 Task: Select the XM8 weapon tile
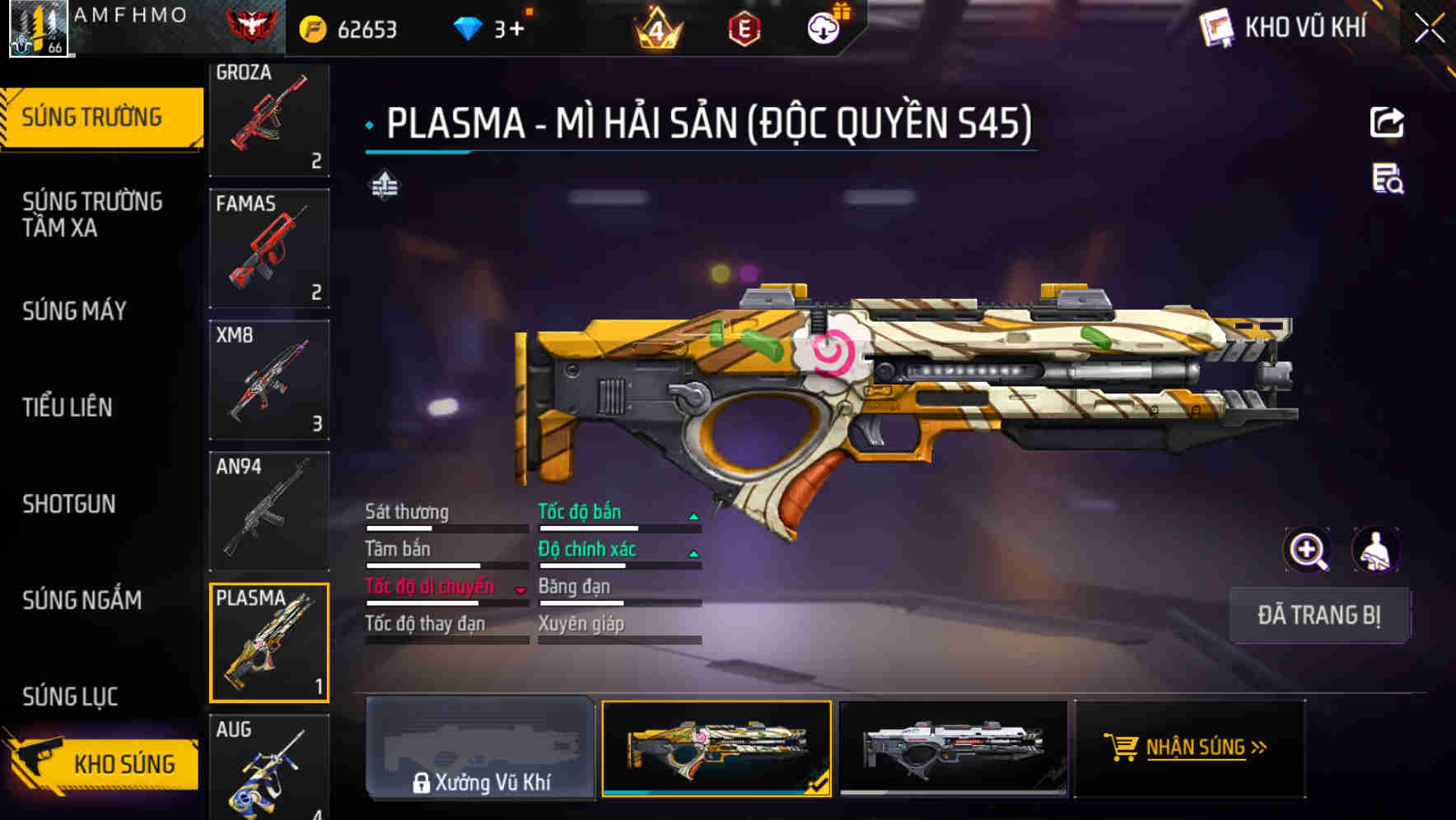tap(269, 380)
